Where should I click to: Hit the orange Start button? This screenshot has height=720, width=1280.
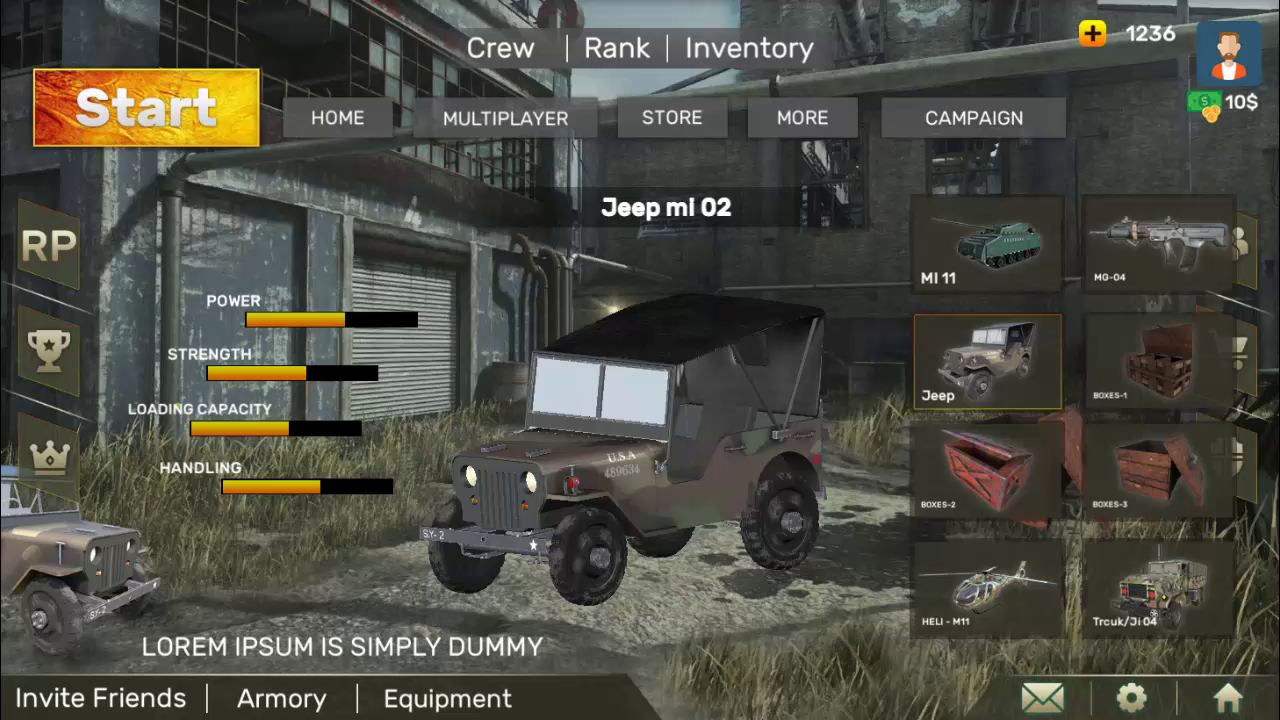click(146, 108)
